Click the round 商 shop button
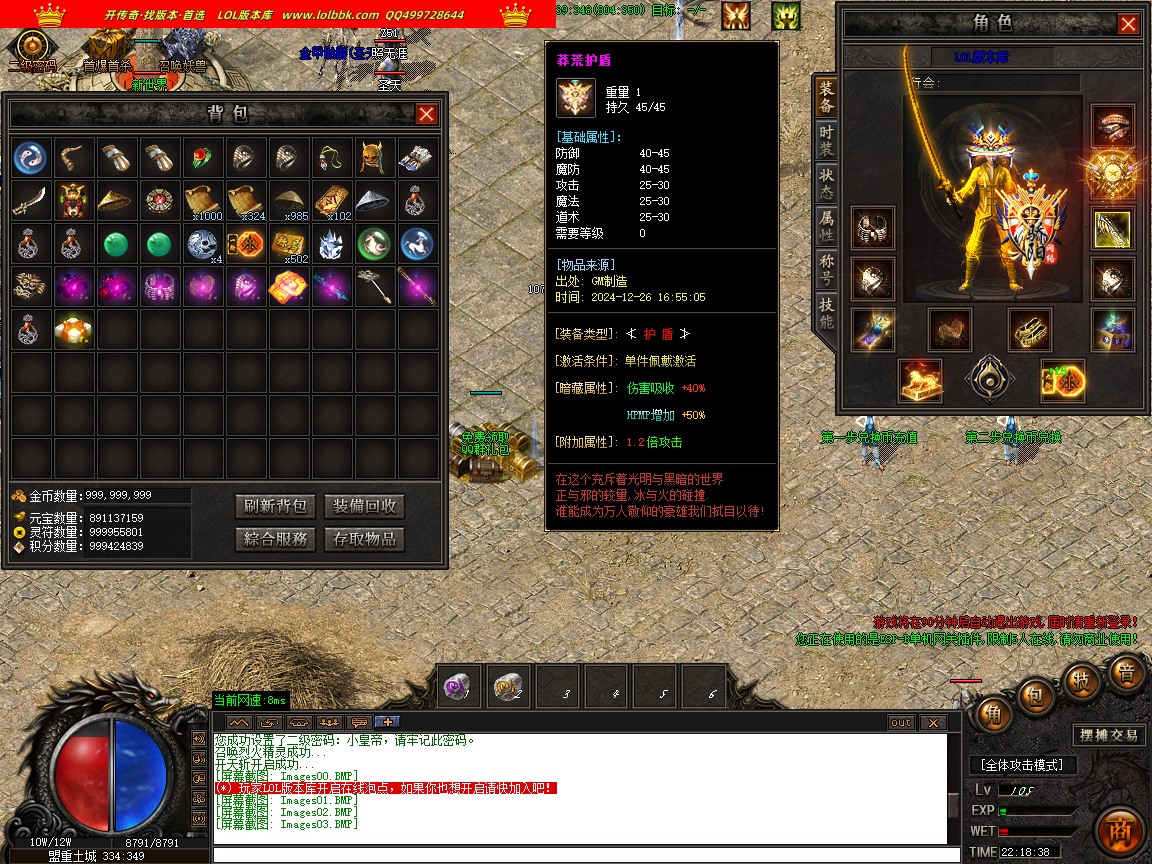Screen dimensions: 1152x864 click(1118, 830)
